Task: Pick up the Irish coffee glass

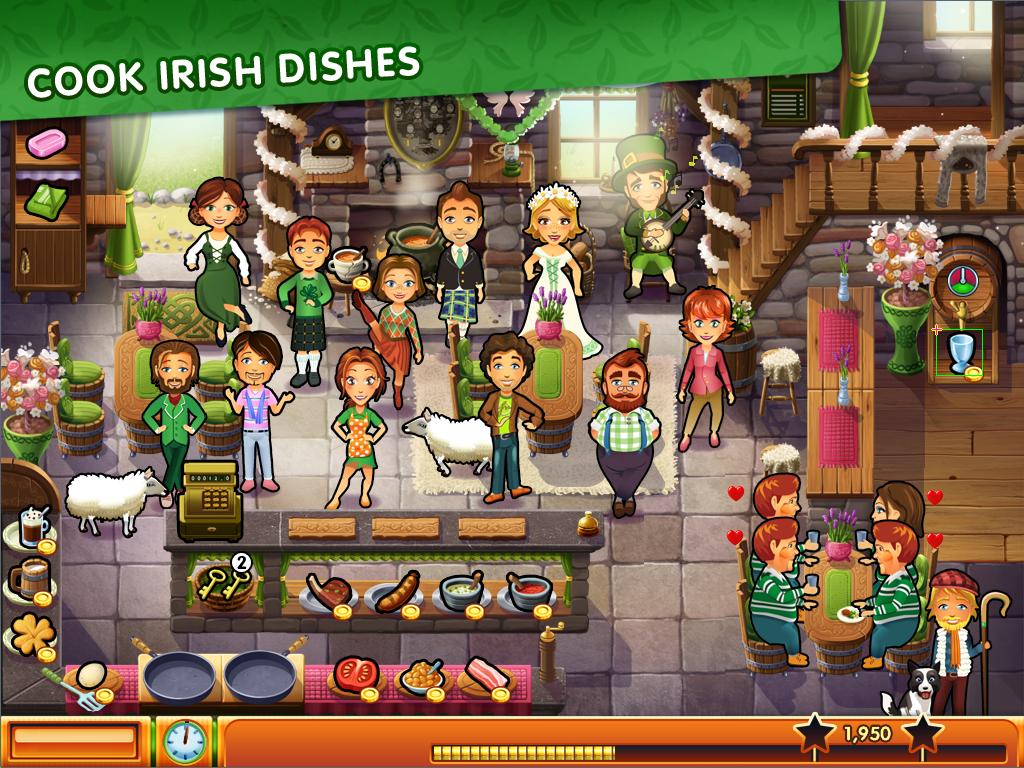Action: tap(32, 528)
